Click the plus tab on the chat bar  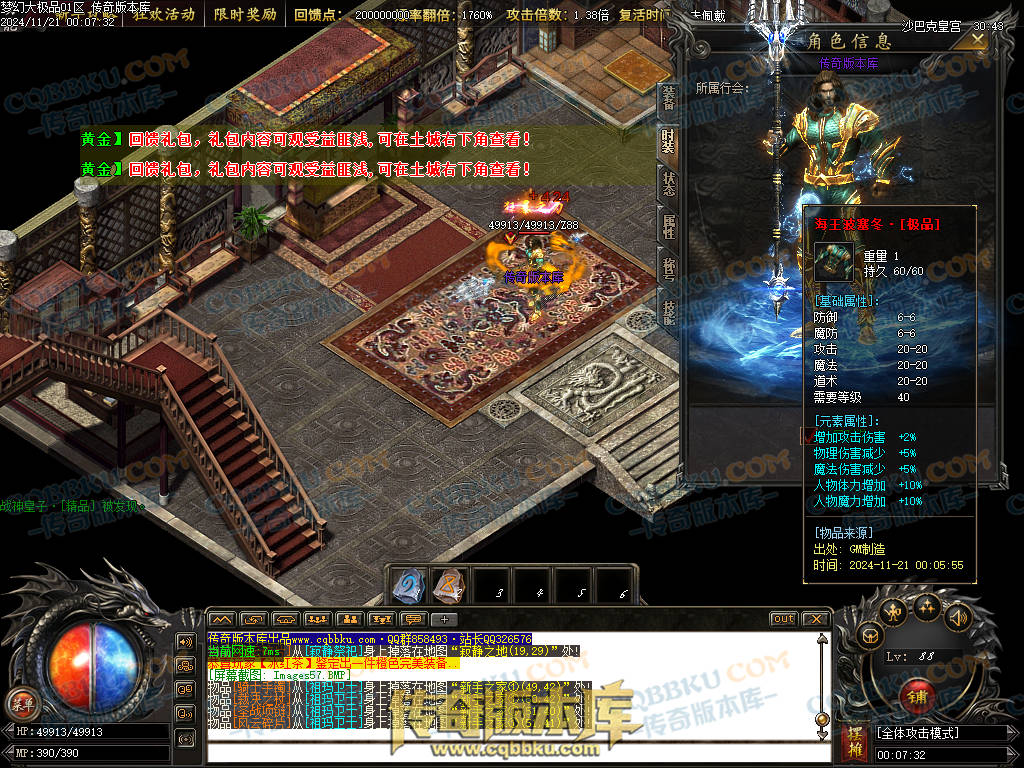[444, 619]
